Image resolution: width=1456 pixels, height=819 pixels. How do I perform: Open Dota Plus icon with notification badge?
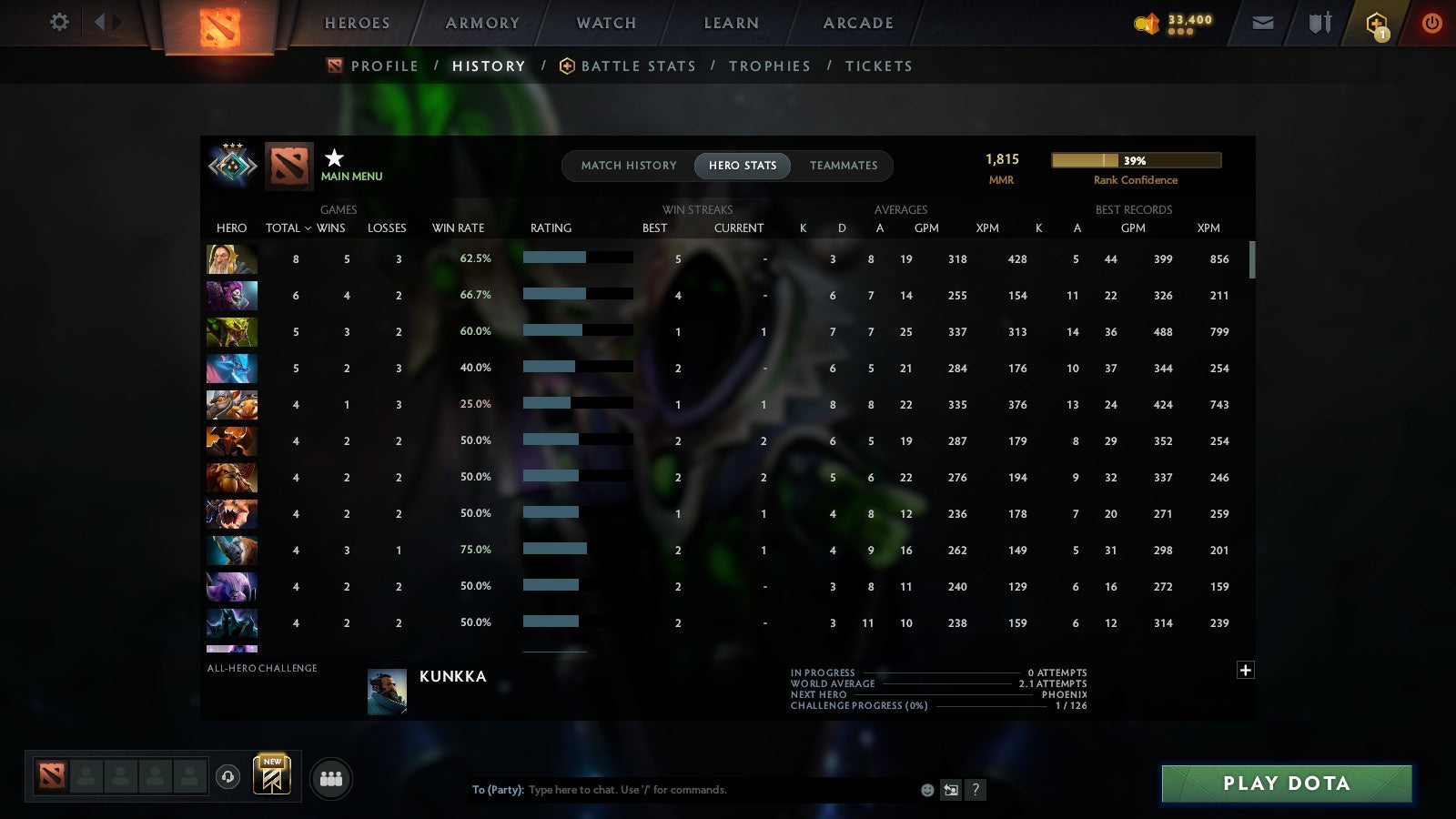(x=1377, y=22)
